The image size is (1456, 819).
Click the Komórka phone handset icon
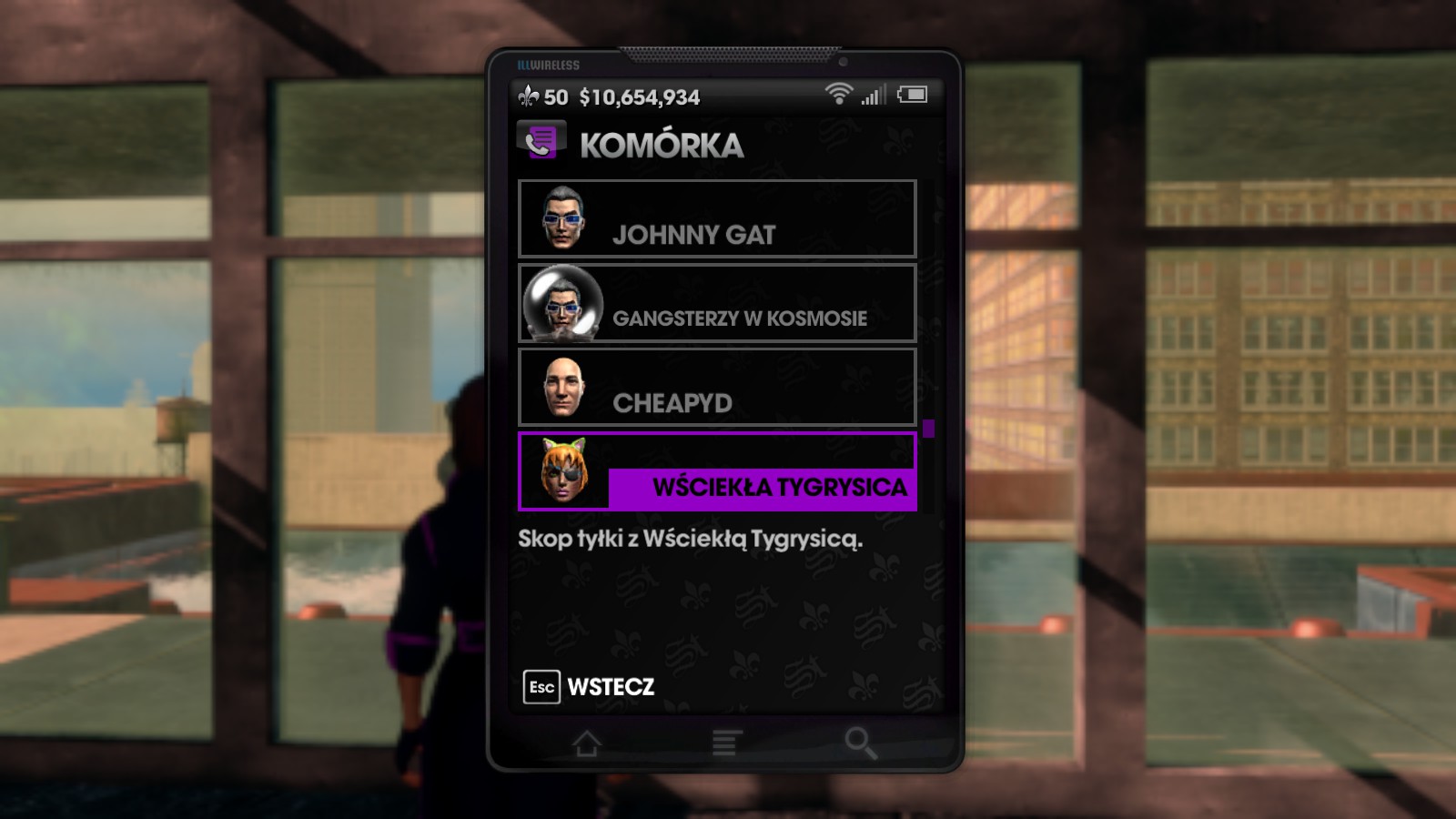point(539,143)
